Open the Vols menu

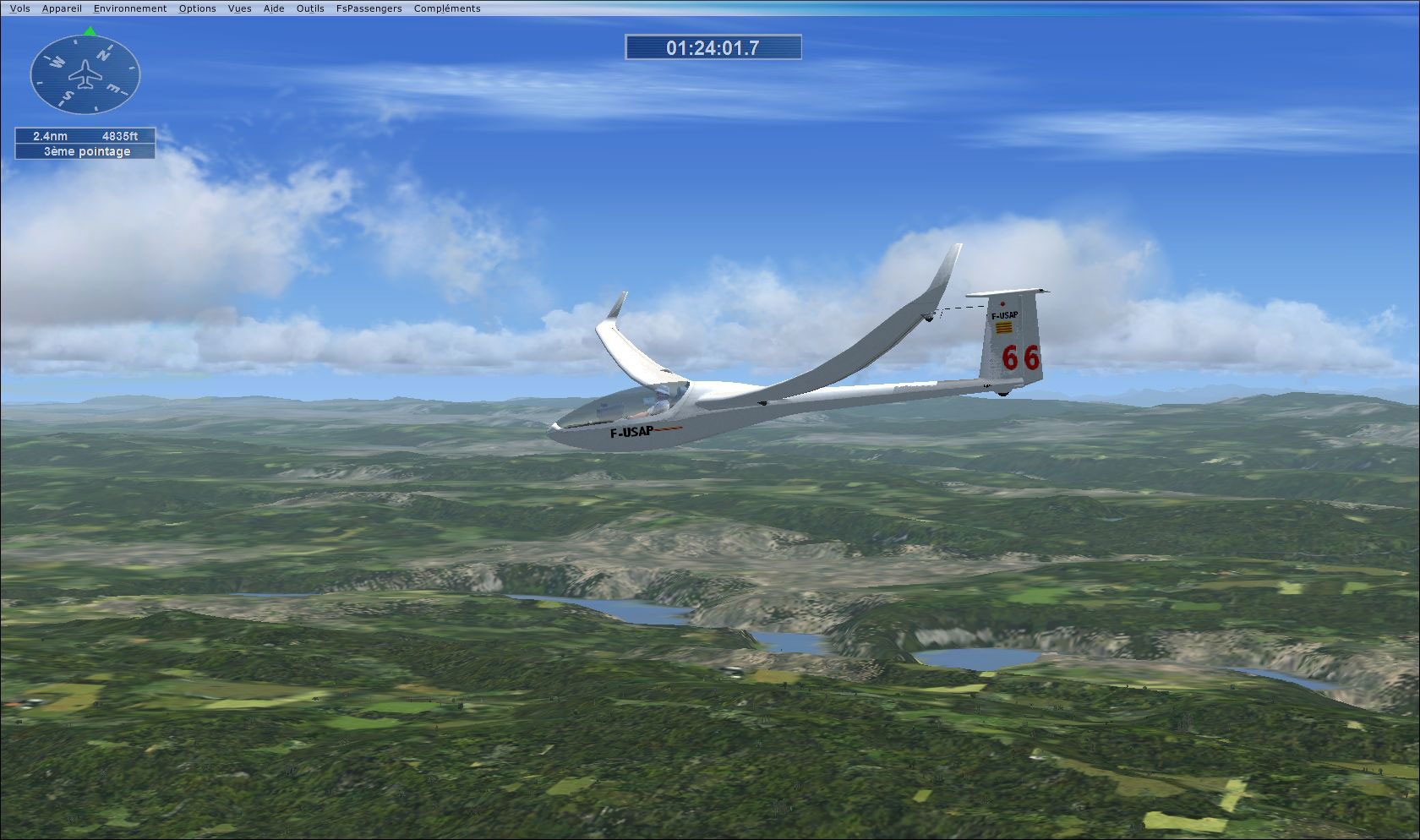tap(19, 8)
